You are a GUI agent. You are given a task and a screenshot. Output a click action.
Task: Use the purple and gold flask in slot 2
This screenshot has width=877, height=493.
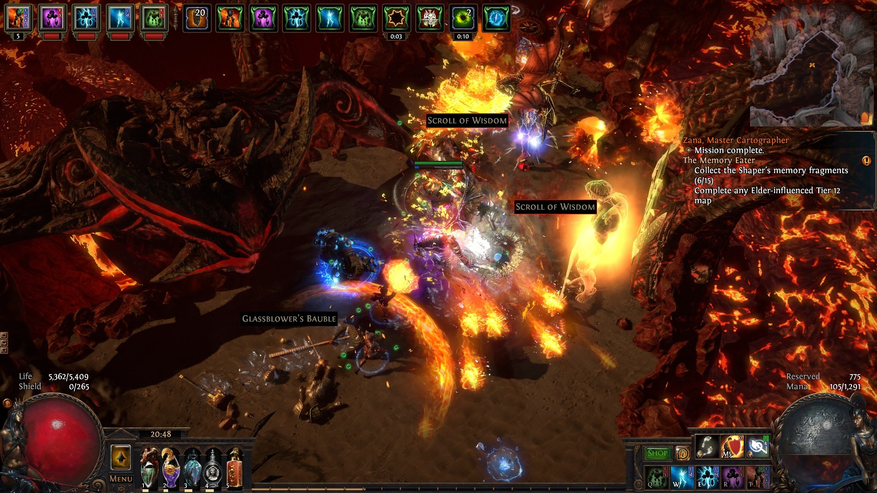pyautogui.click(x=170, y=466)
